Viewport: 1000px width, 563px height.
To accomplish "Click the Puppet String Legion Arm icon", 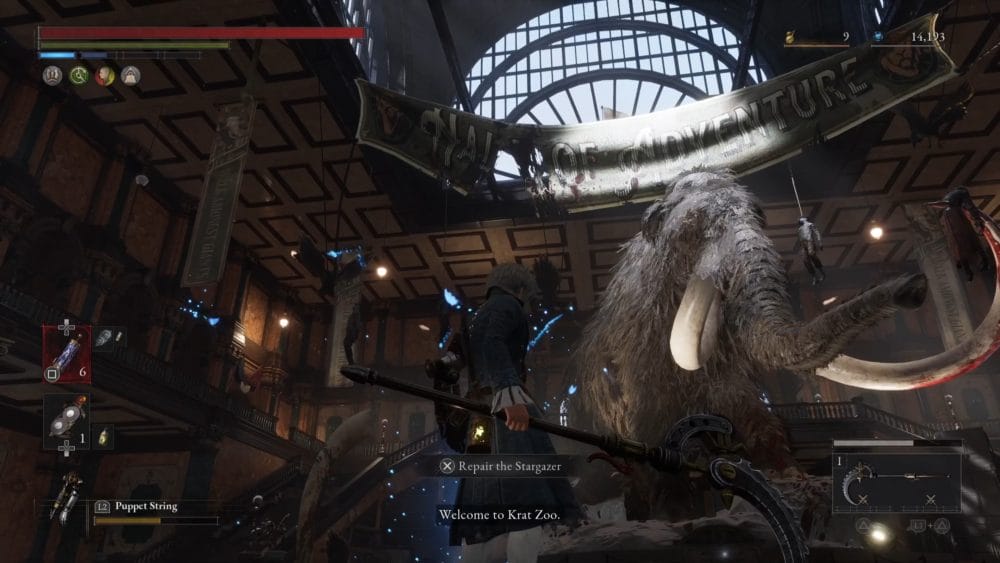I will [x=67, y=497].
